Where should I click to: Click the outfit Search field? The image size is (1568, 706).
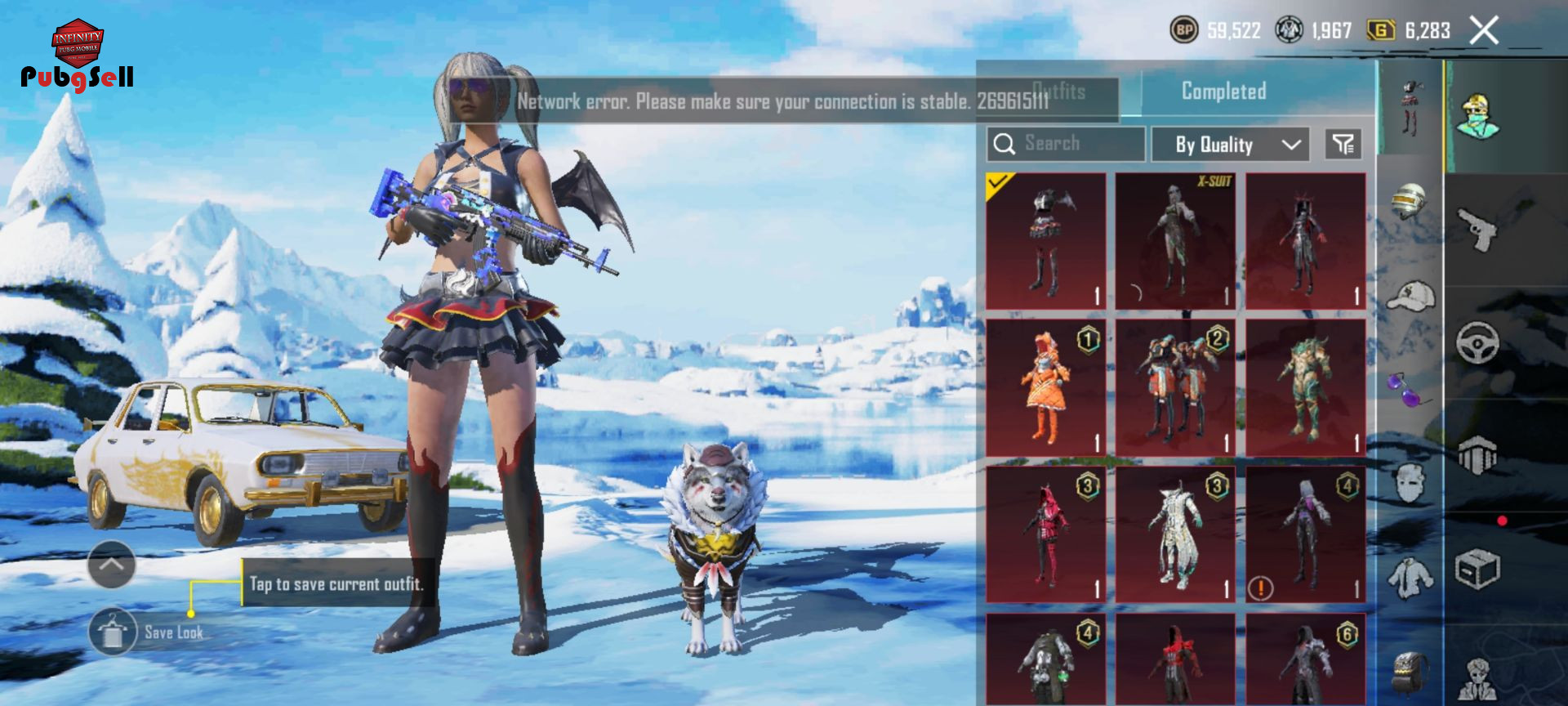1066,144
